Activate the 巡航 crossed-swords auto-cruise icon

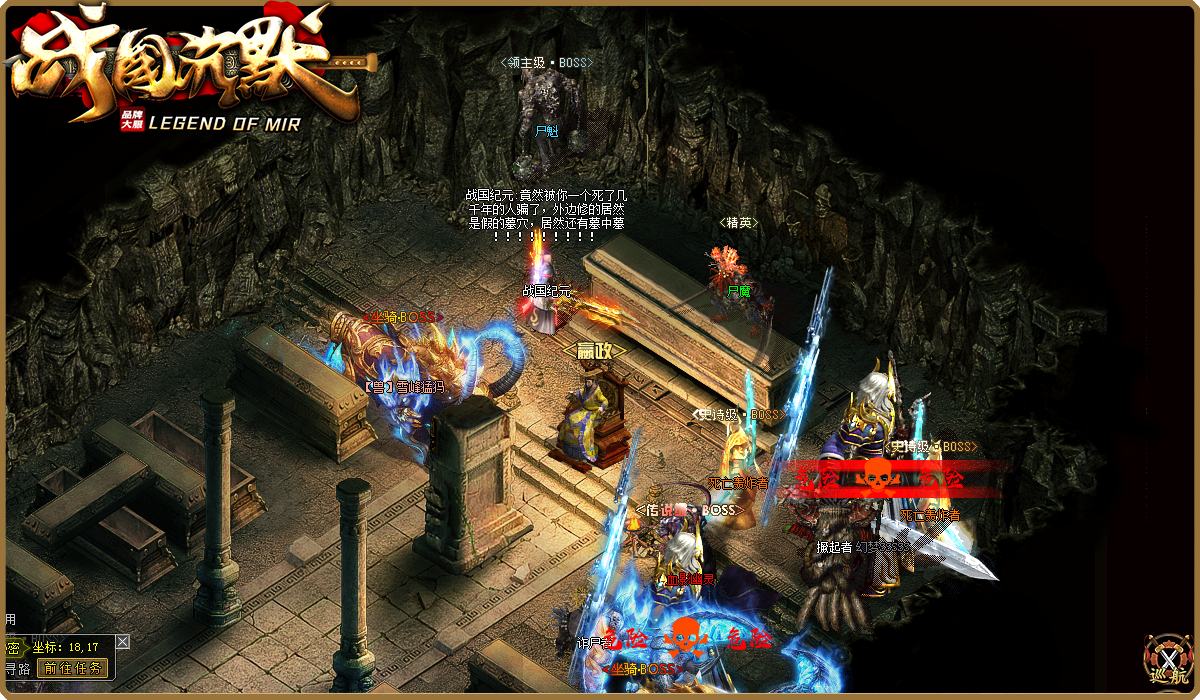[1169, 662]
